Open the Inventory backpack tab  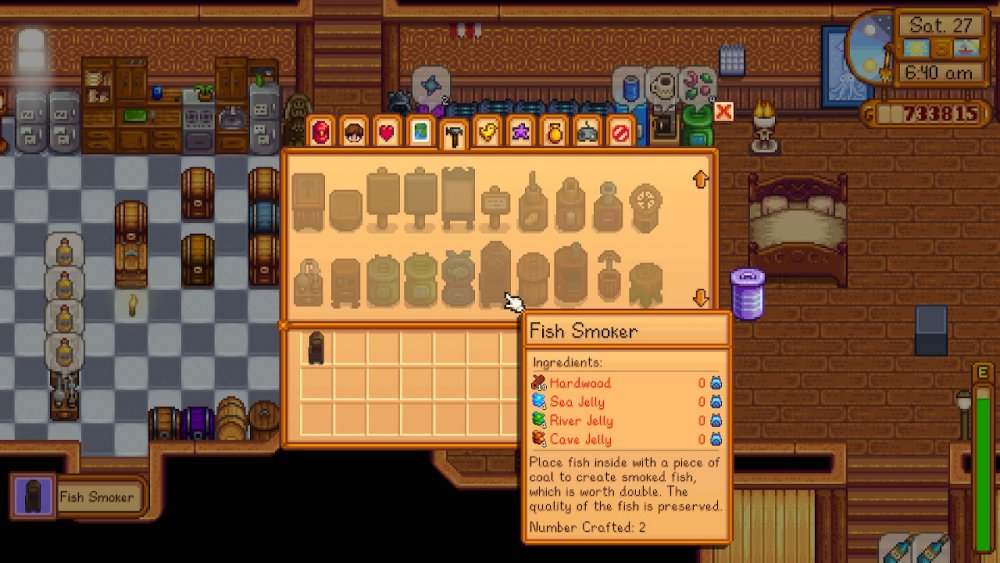point(321,133)
